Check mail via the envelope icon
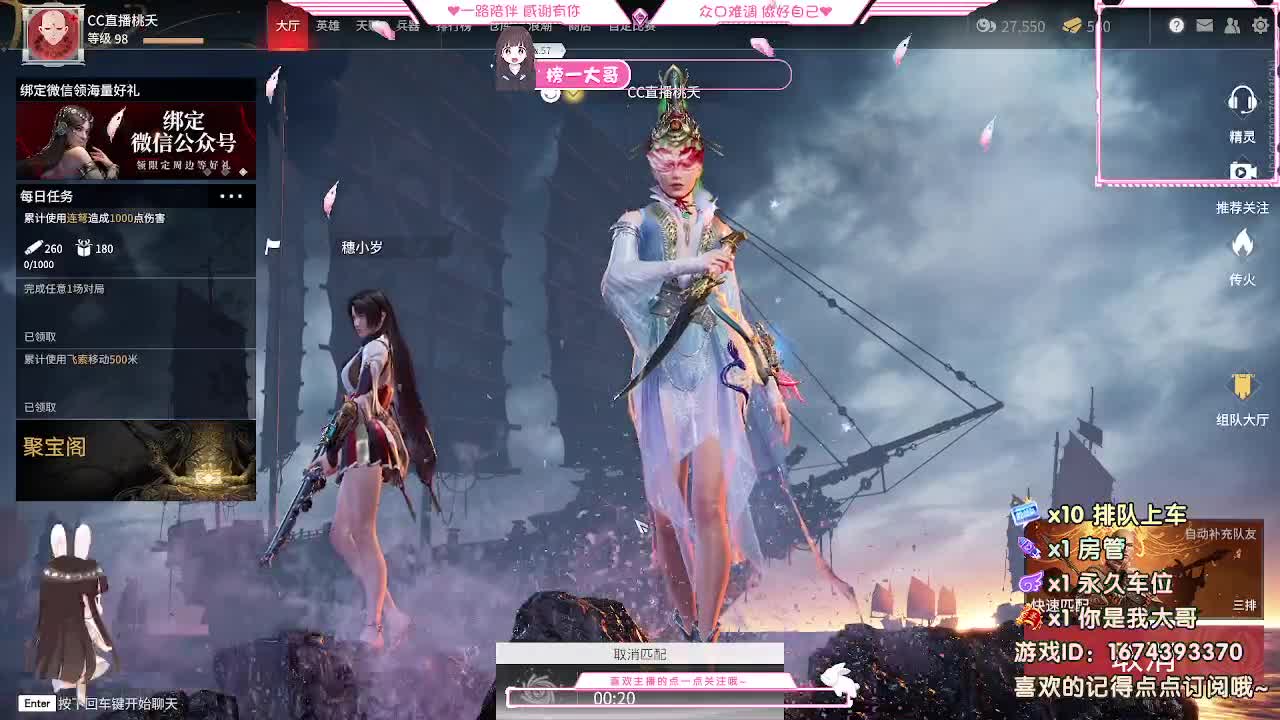The height and width of the screenshot is (720, 1280). (1205, 27)
